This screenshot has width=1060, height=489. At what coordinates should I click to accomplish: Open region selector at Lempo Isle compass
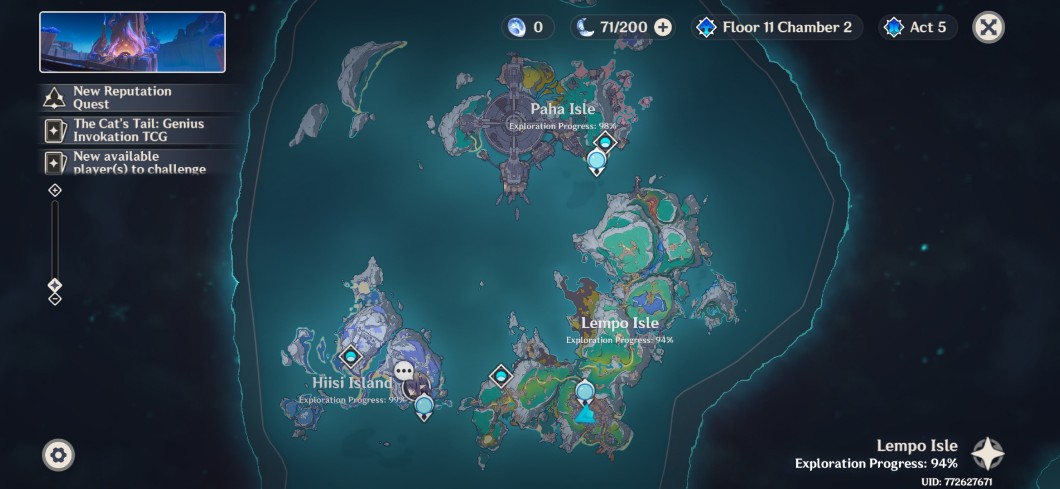987,454
